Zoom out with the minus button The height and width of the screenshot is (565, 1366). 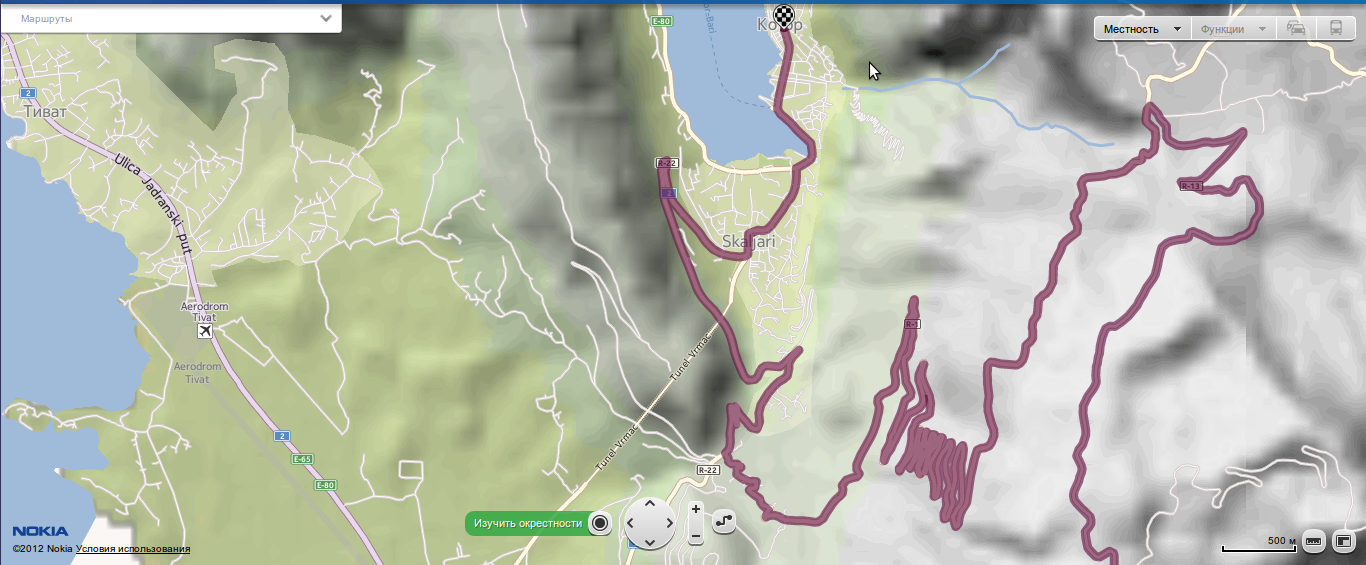696,537
